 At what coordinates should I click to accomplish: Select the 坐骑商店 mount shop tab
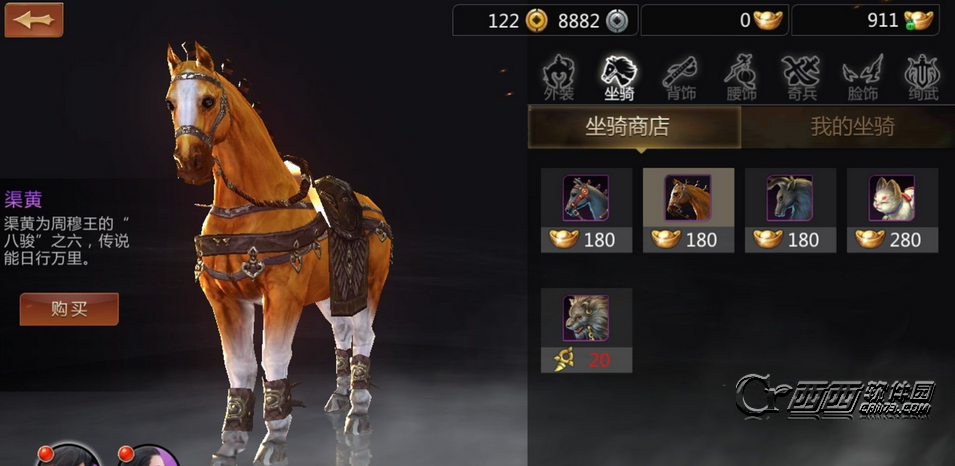coord(634,127)
